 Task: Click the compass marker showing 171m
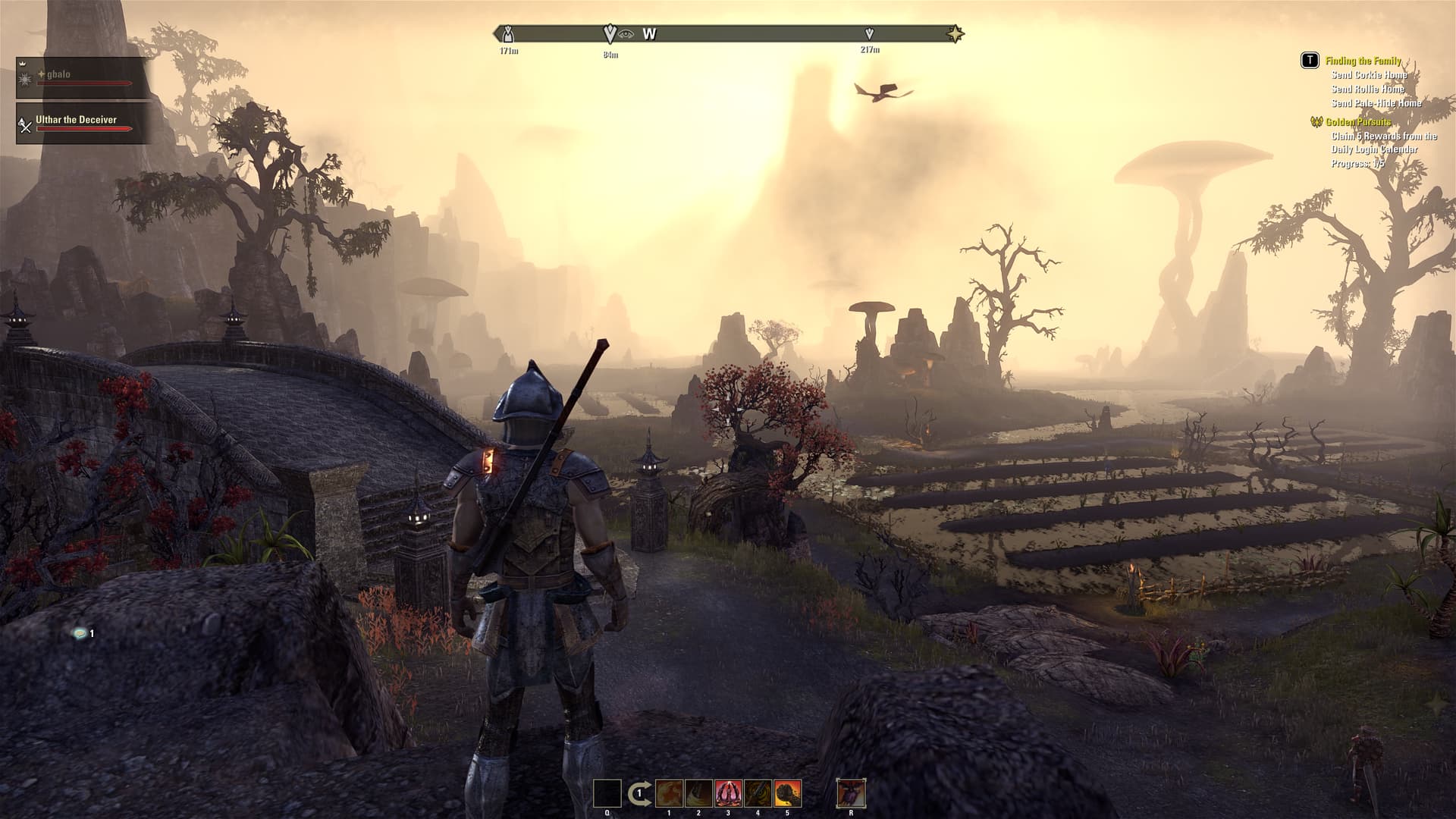tap(509, 34)
